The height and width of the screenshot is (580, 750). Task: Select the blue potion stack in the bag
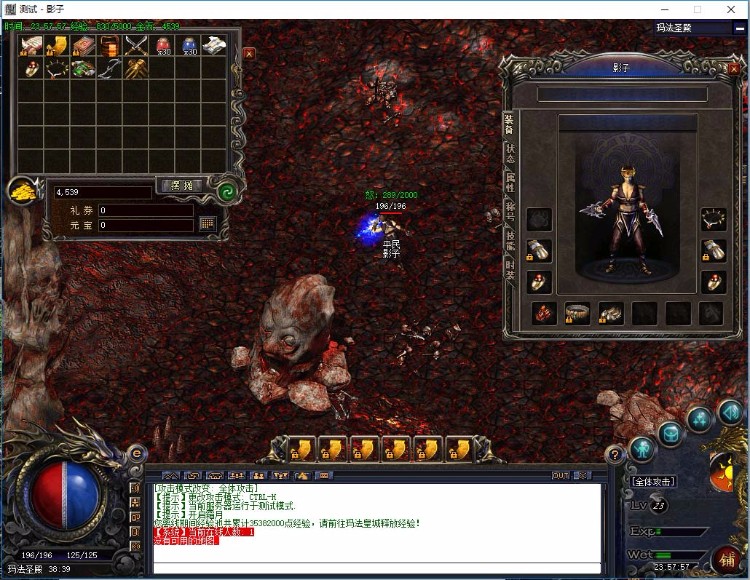189,46
